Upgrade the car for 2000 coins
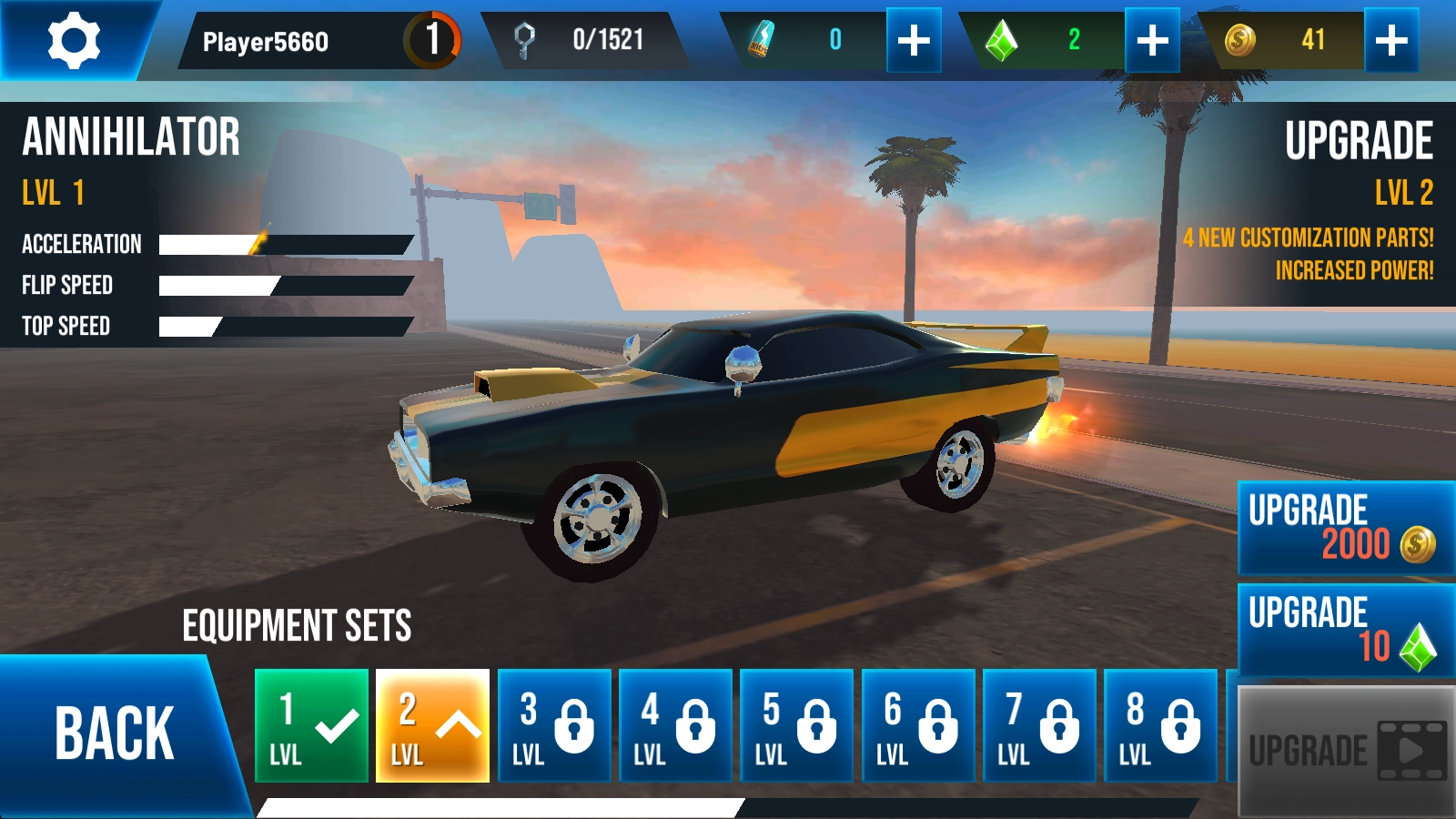The image size is (1456, 819). coord(1345,528)
